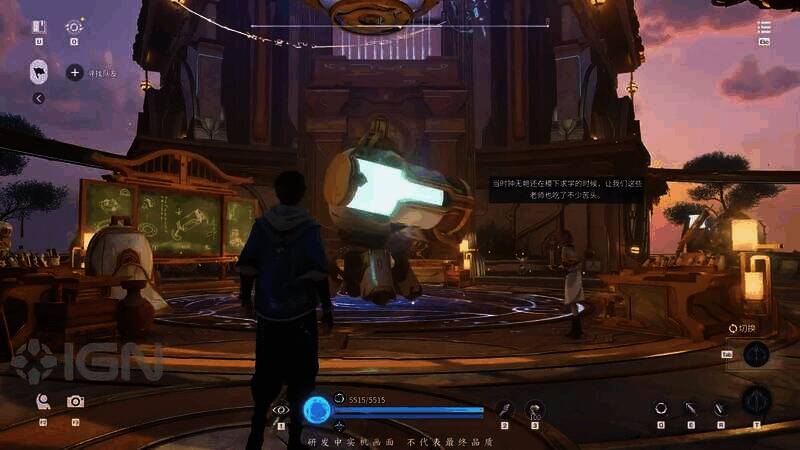
Task: Toggle the eye vision icon
Action: pyautogui.click(x=281, y=409)
